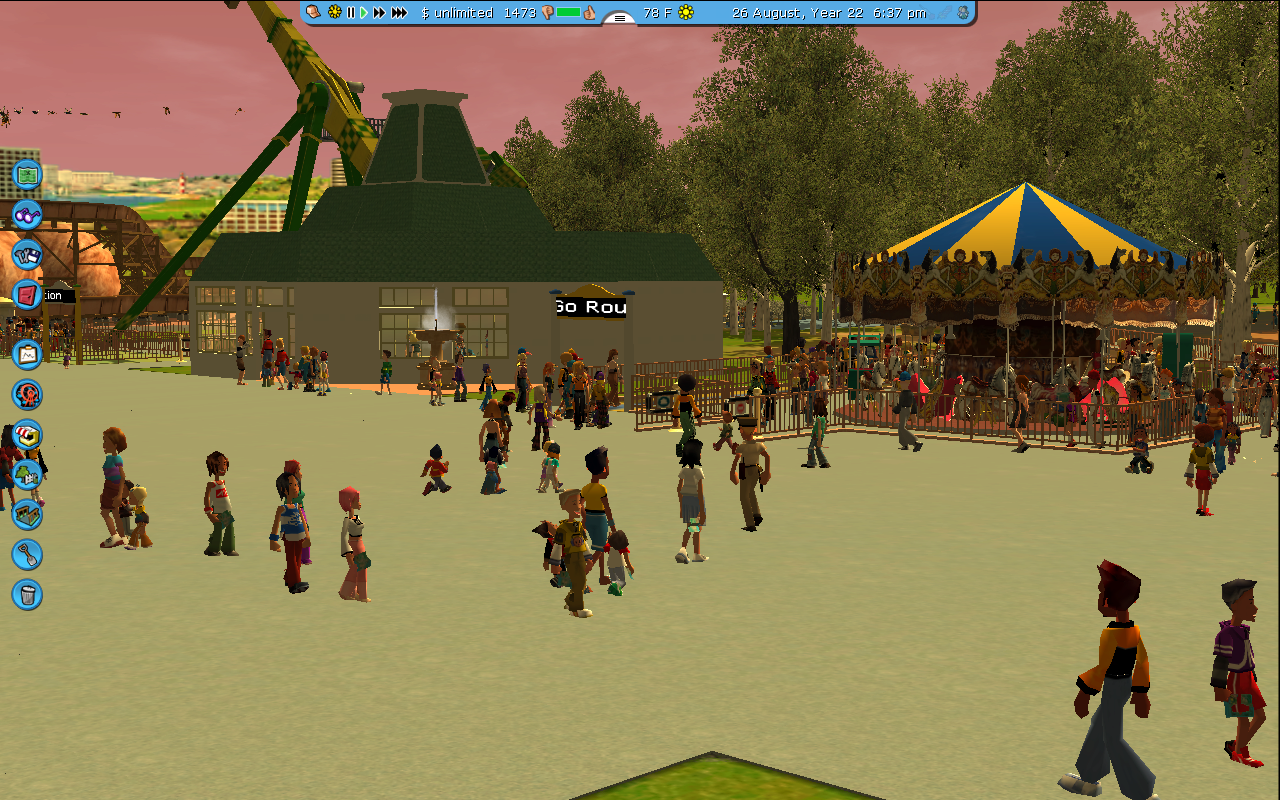Open the Ferris wheel rides menu
The image size is (1280, 800).
(x=27, y=394)
